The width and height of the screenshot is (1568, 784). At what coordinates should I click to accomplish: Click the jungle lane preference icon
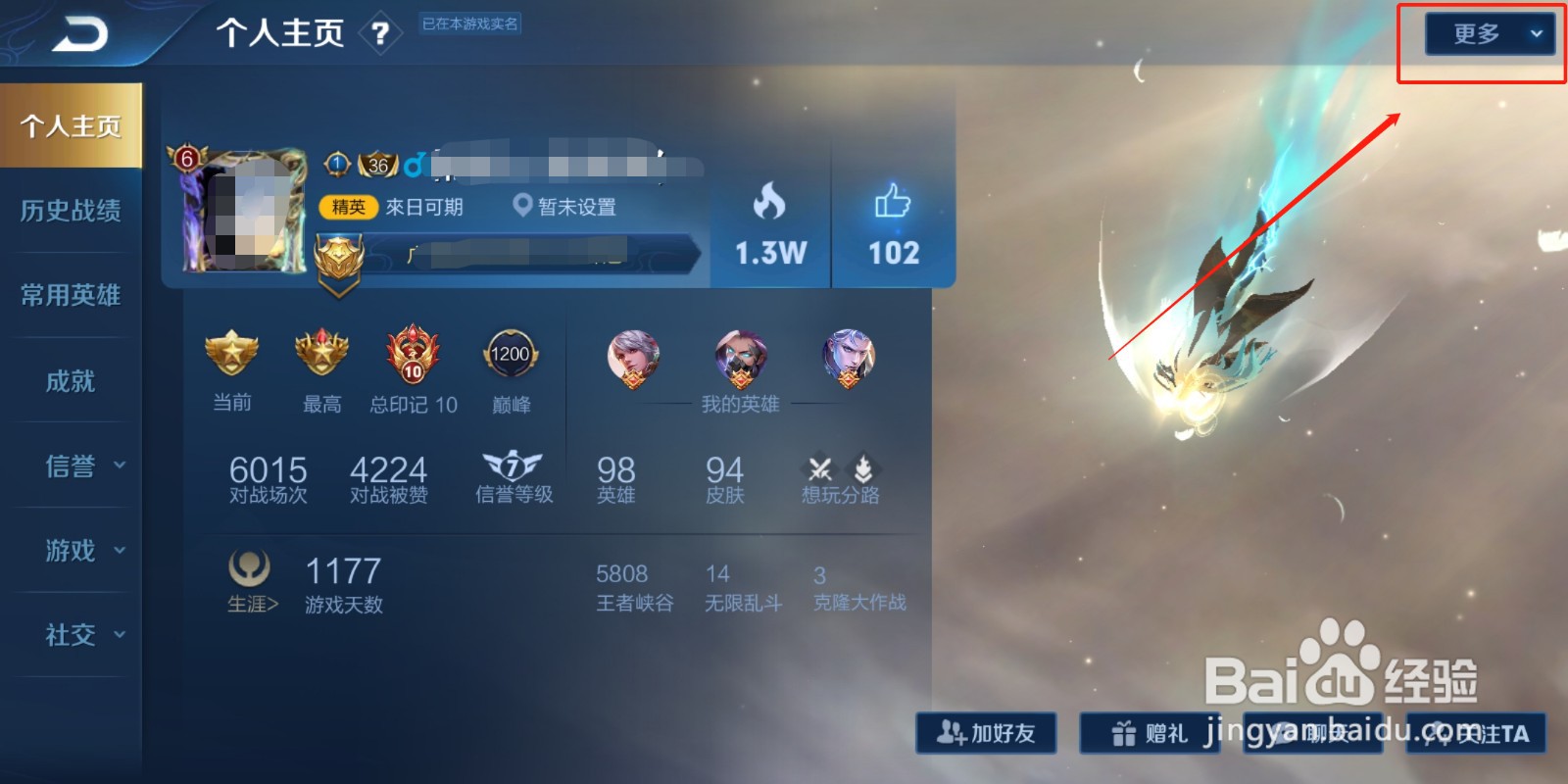coord(862,467)
